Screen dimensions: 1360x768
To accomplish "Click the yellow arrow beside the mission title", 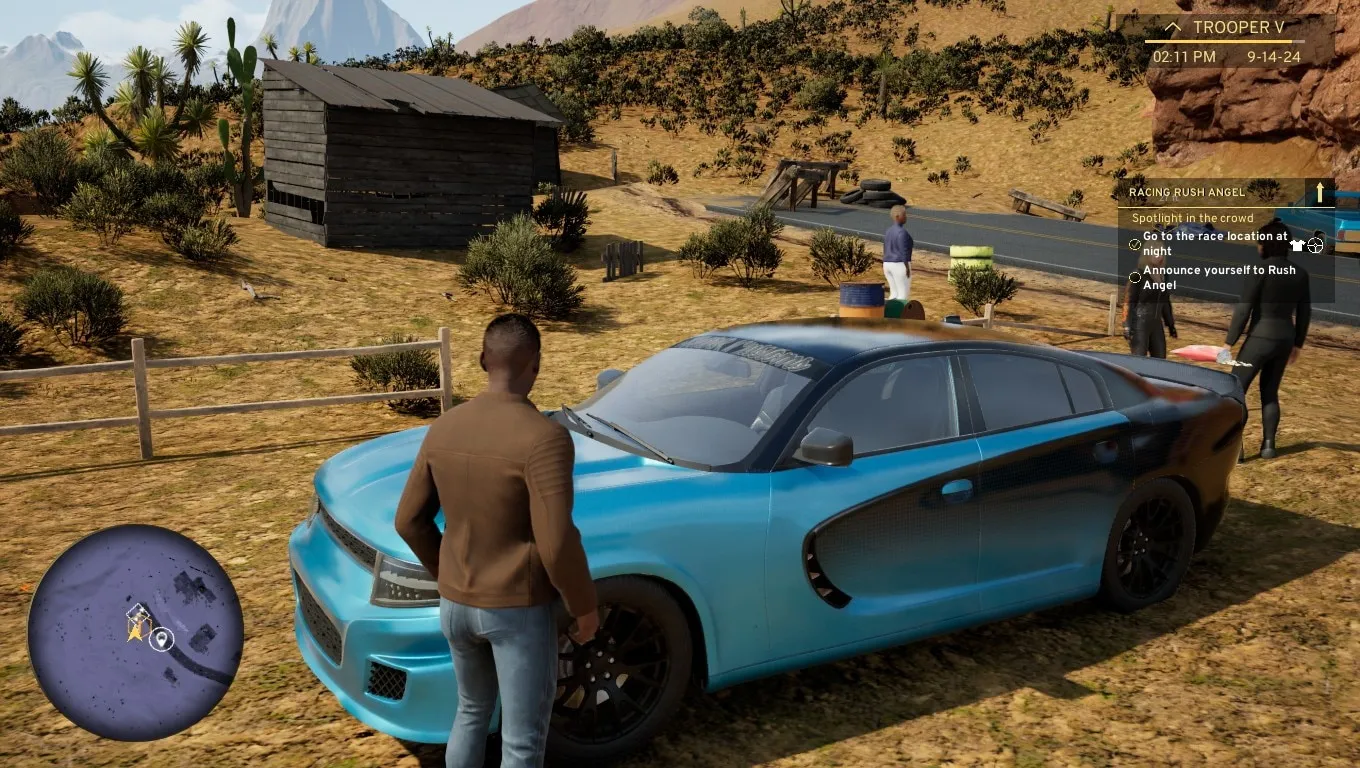I will point(1320,192).
